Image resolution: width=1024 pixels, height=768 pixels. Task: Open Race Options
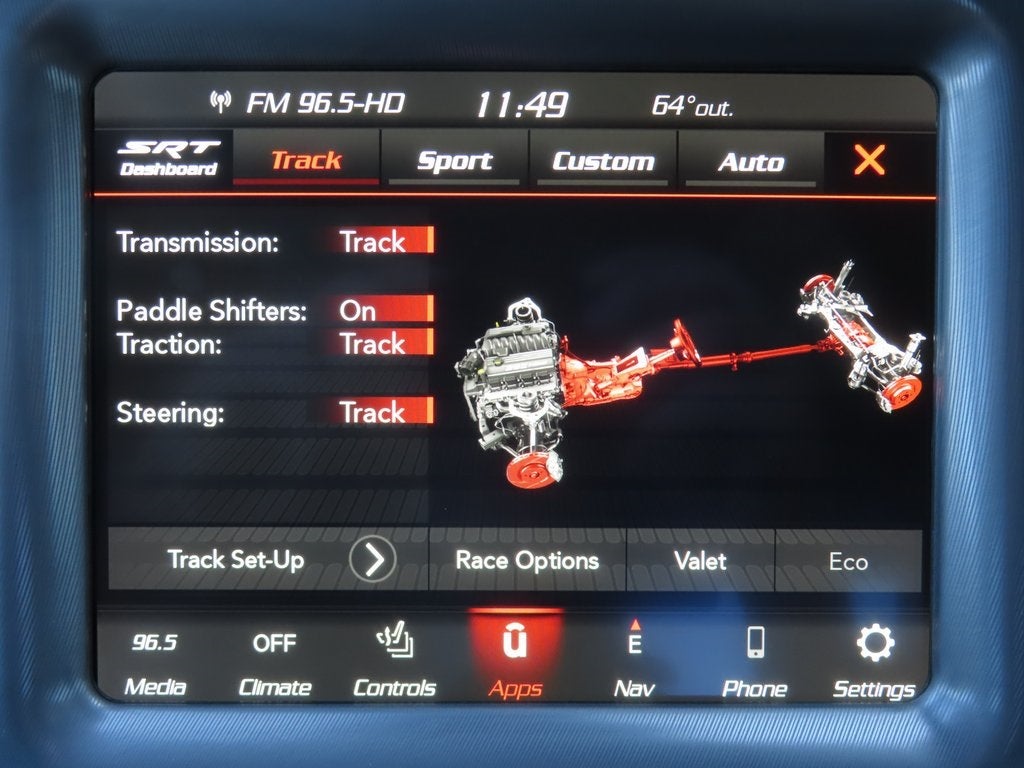coord(527,560)
